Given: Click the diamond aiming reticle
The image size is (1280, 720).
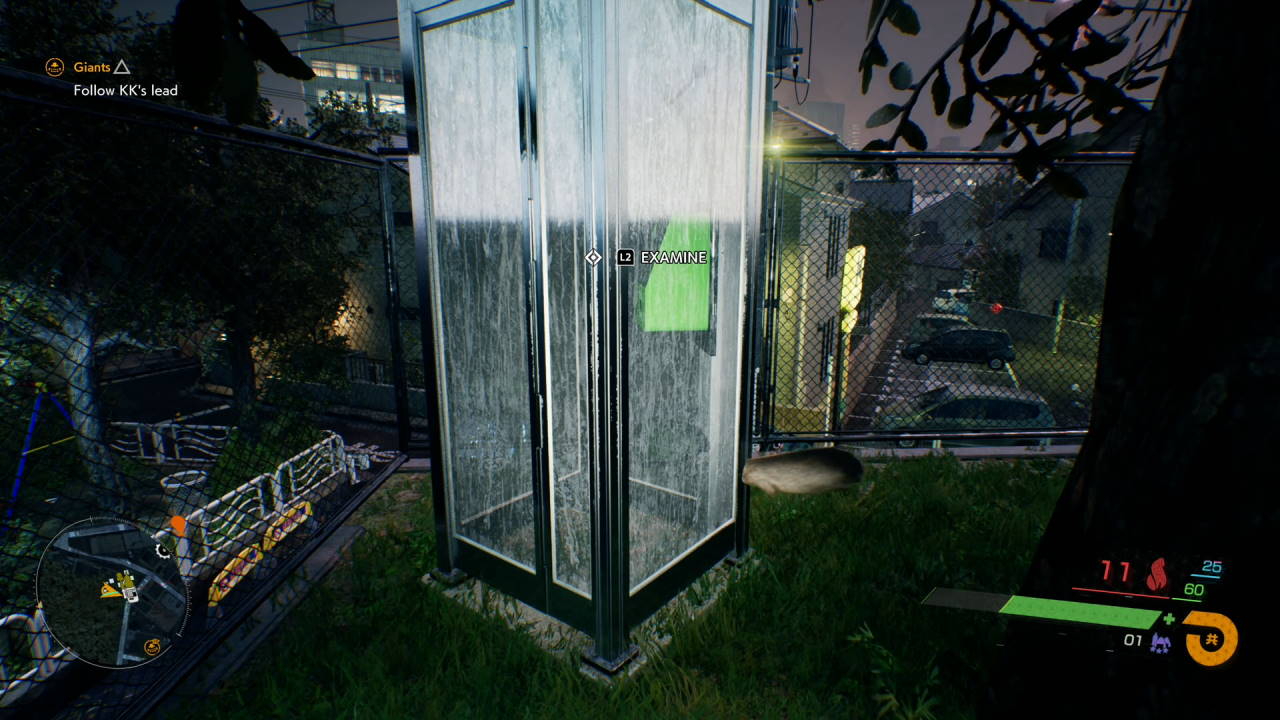Looking at the screenshot, I should tap(592, 257).
